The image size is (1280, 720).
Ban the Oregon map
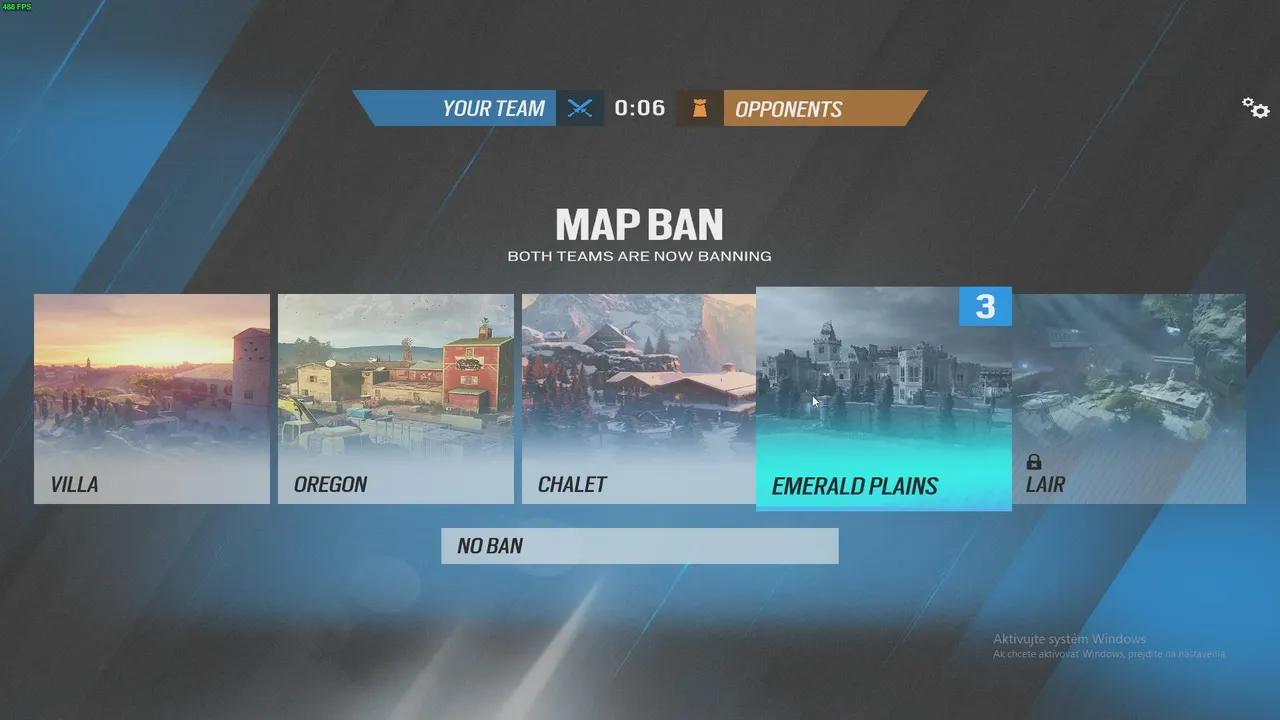(x=395, y=397)
